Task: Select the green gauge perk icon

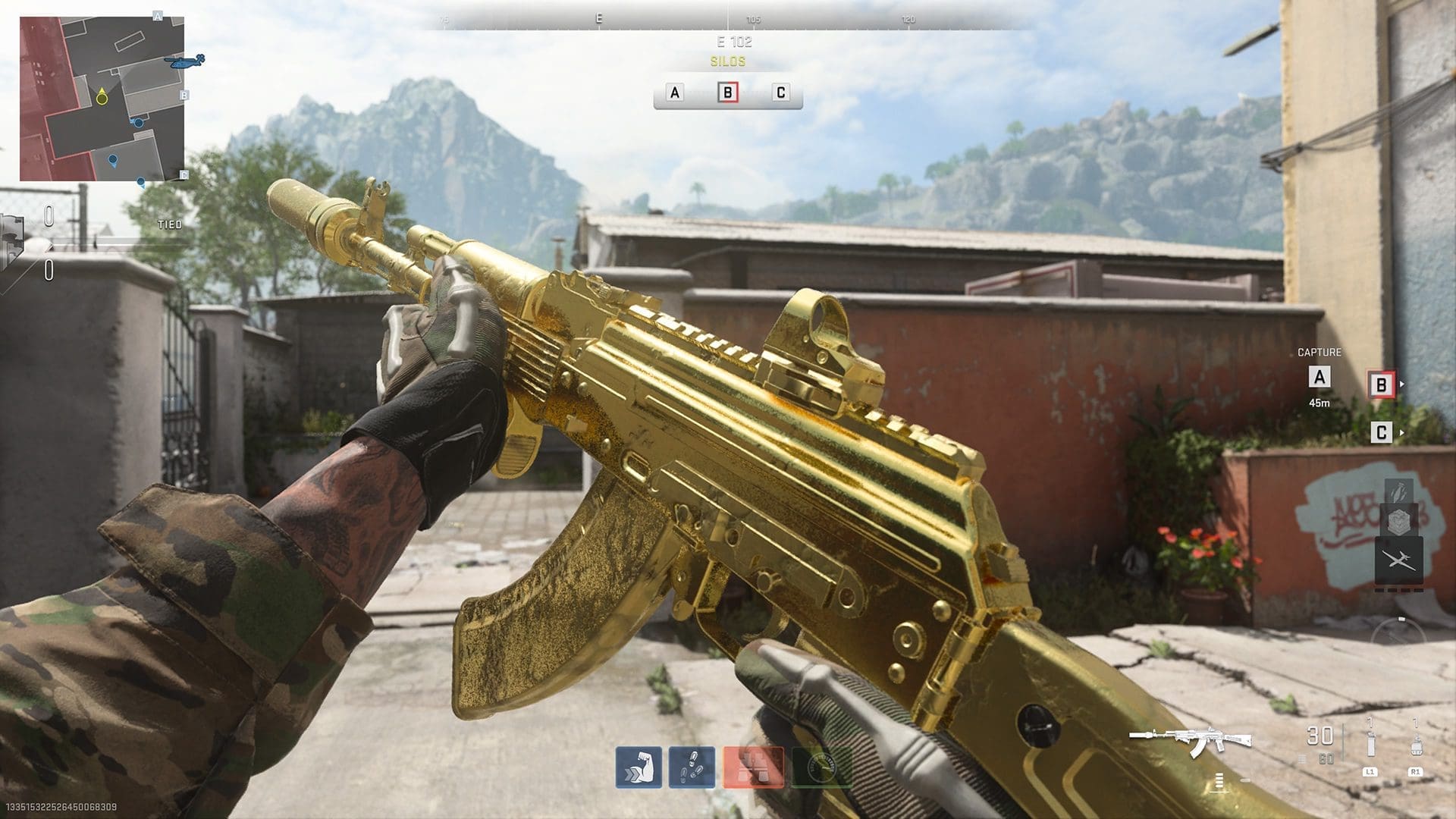Action: point(821,767)
